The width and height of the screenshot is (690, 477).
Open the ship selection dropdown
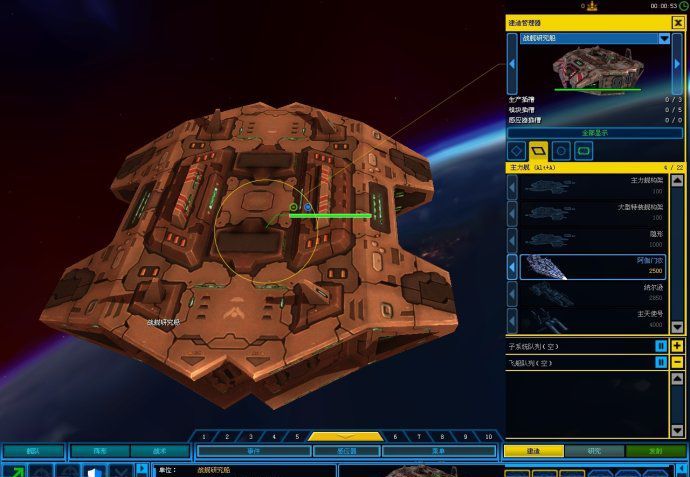coord(664,39)
